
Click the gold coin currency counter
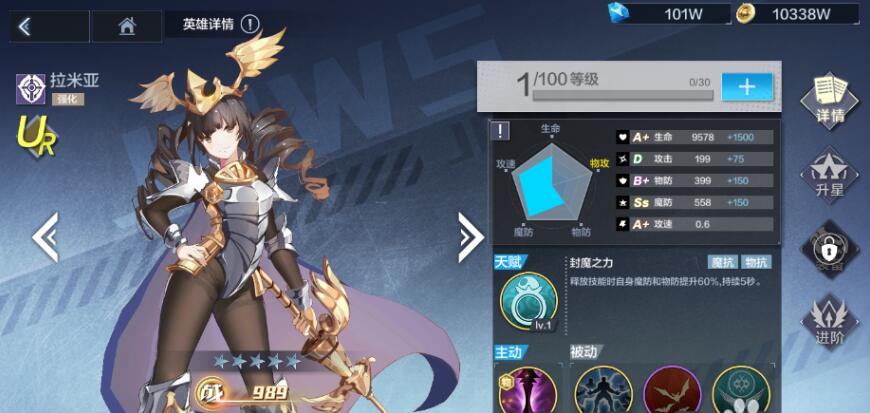click(x=797, y=13)
